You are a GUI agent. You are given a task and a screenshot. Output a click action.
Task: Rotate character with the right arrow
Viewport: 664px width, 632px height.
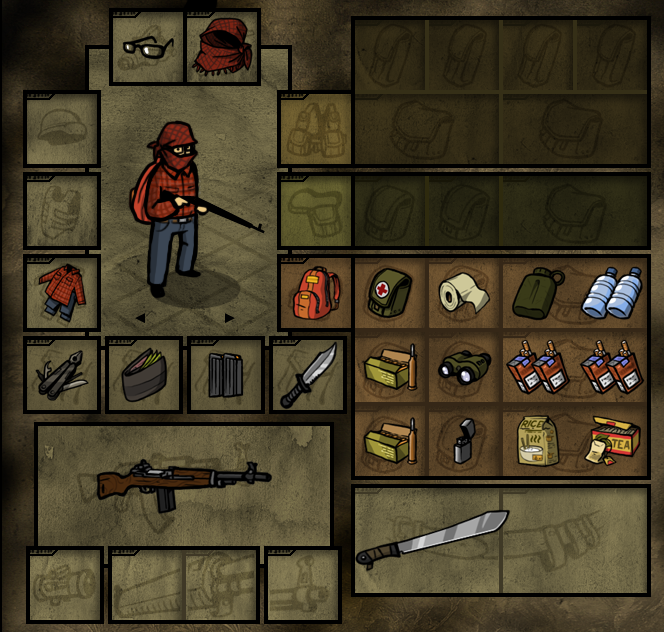[229, 318]
